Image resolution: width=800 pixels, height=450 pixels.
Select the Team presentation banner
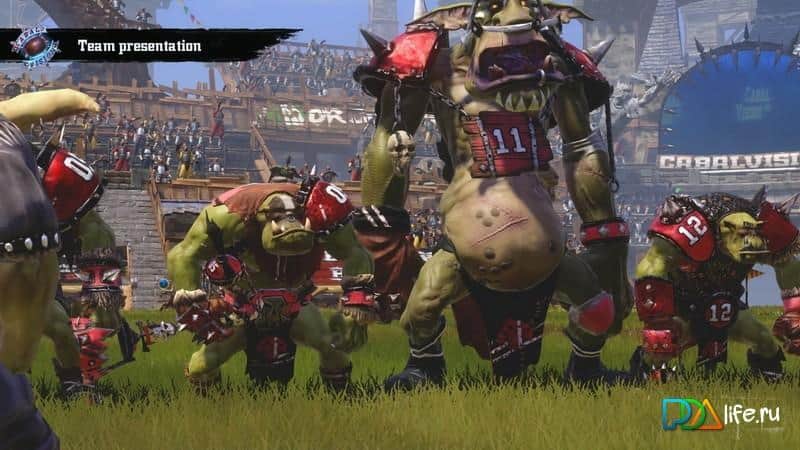click(x=140, y=46)
